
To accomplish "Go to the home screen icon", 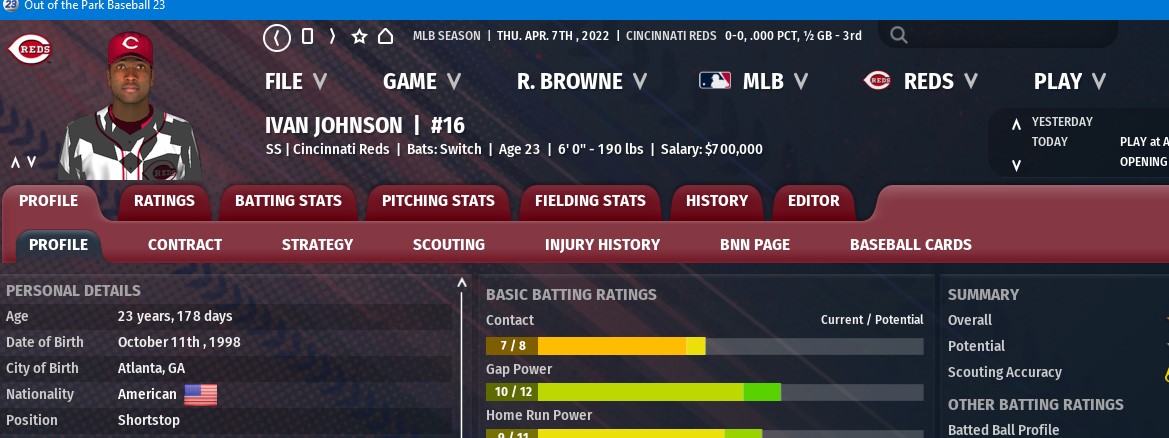I will coord(385,37).
